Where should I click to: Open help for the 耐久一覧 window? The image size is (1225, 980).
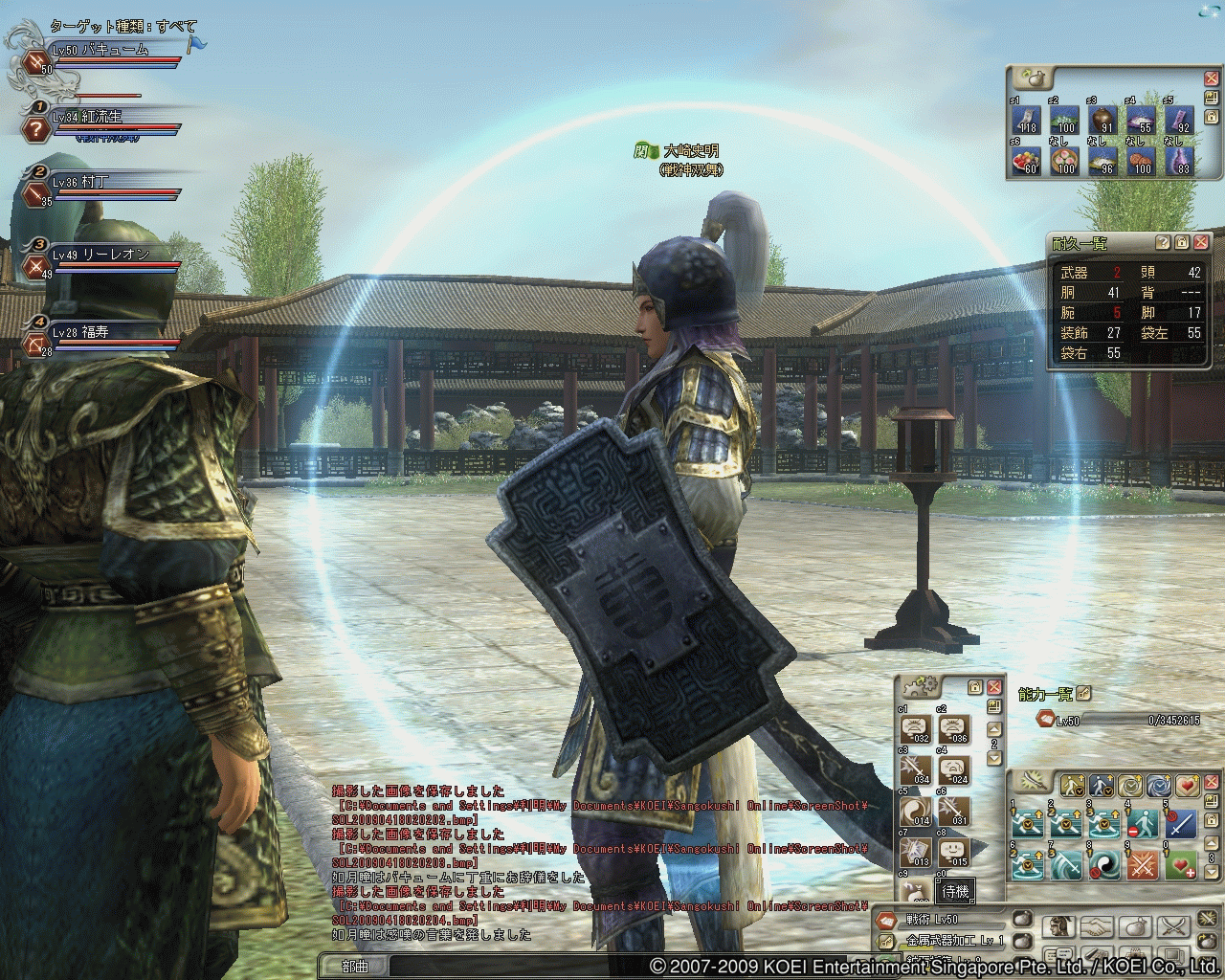[1163, 243]
